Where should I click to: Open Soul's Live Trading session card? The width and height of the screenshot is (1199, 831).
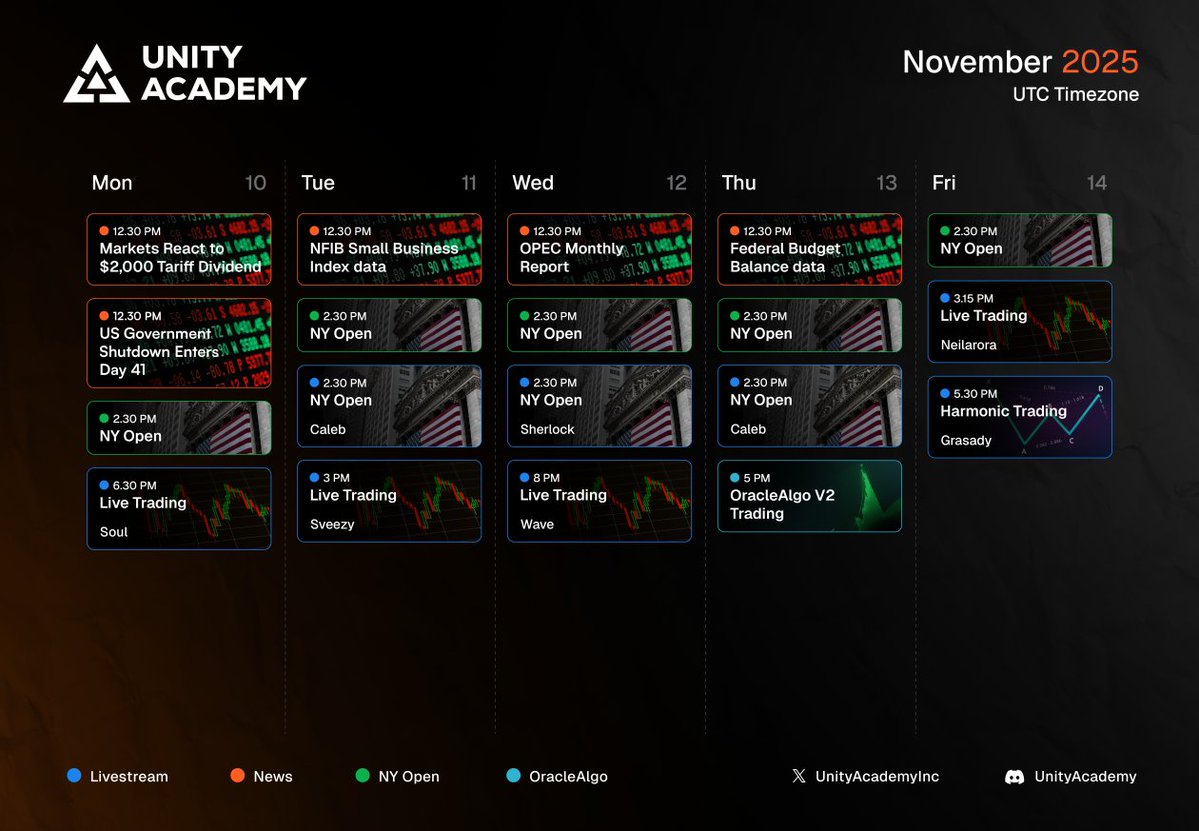point(178,508)
